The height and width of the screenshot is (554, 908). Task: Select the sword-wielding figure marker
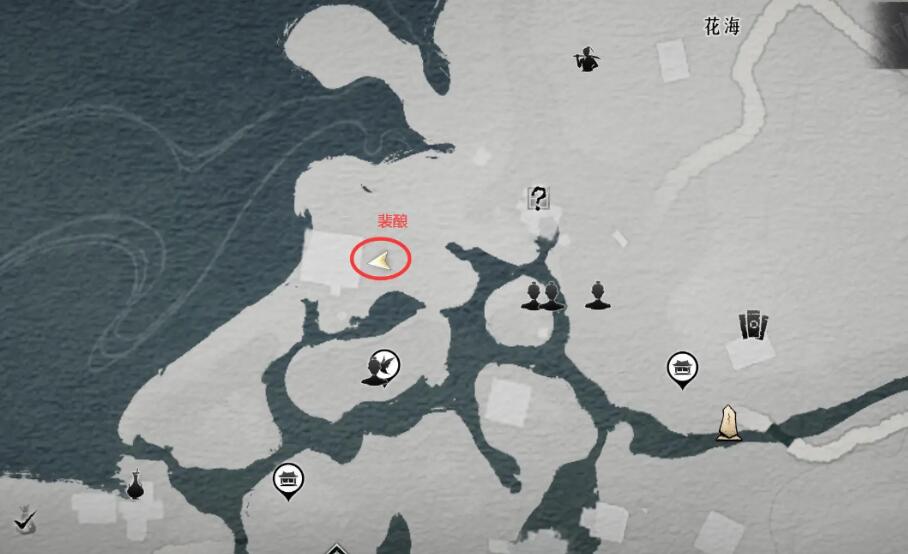pos(584,61)
